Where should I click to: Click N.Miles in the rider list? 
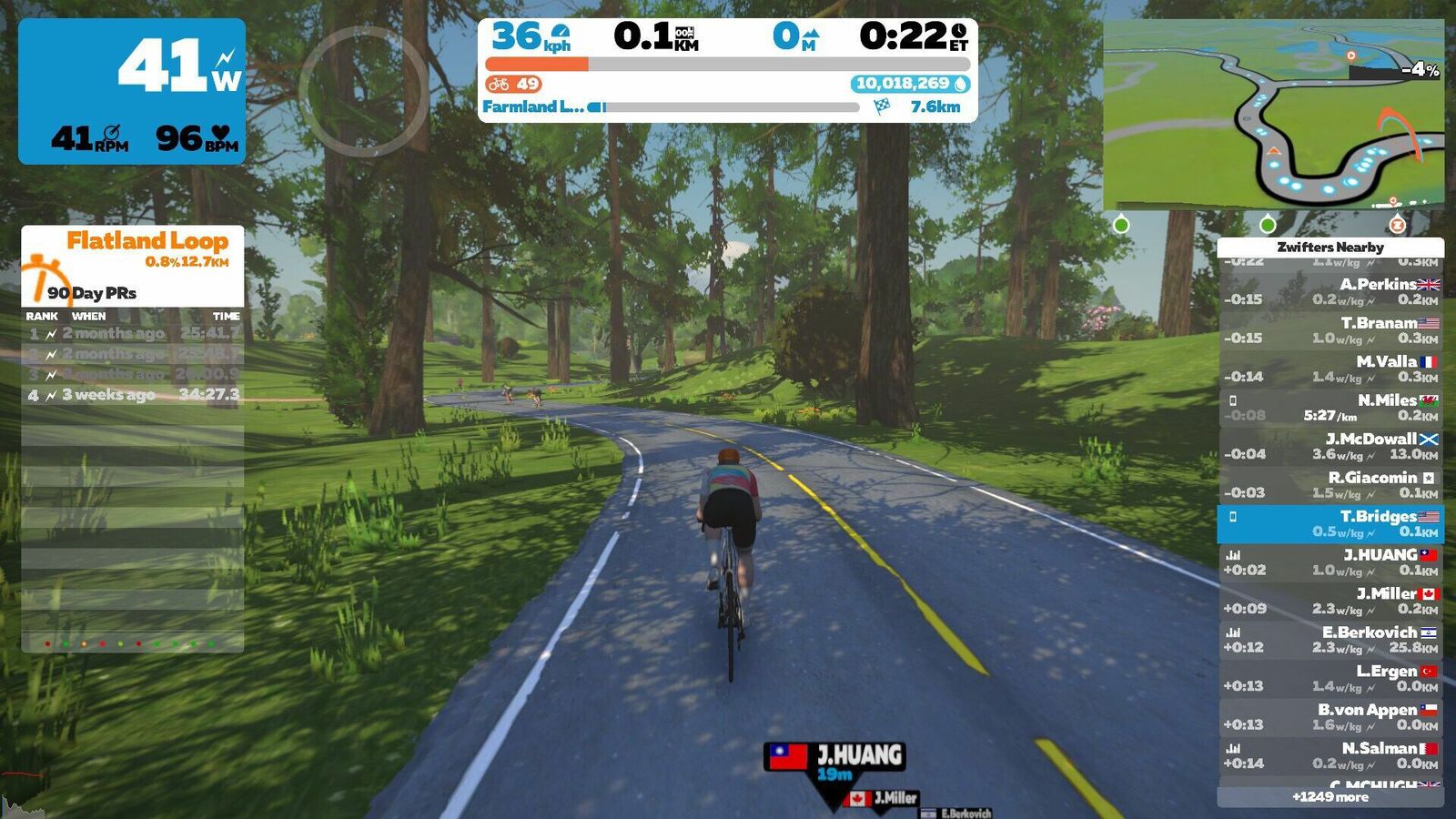1330,408
